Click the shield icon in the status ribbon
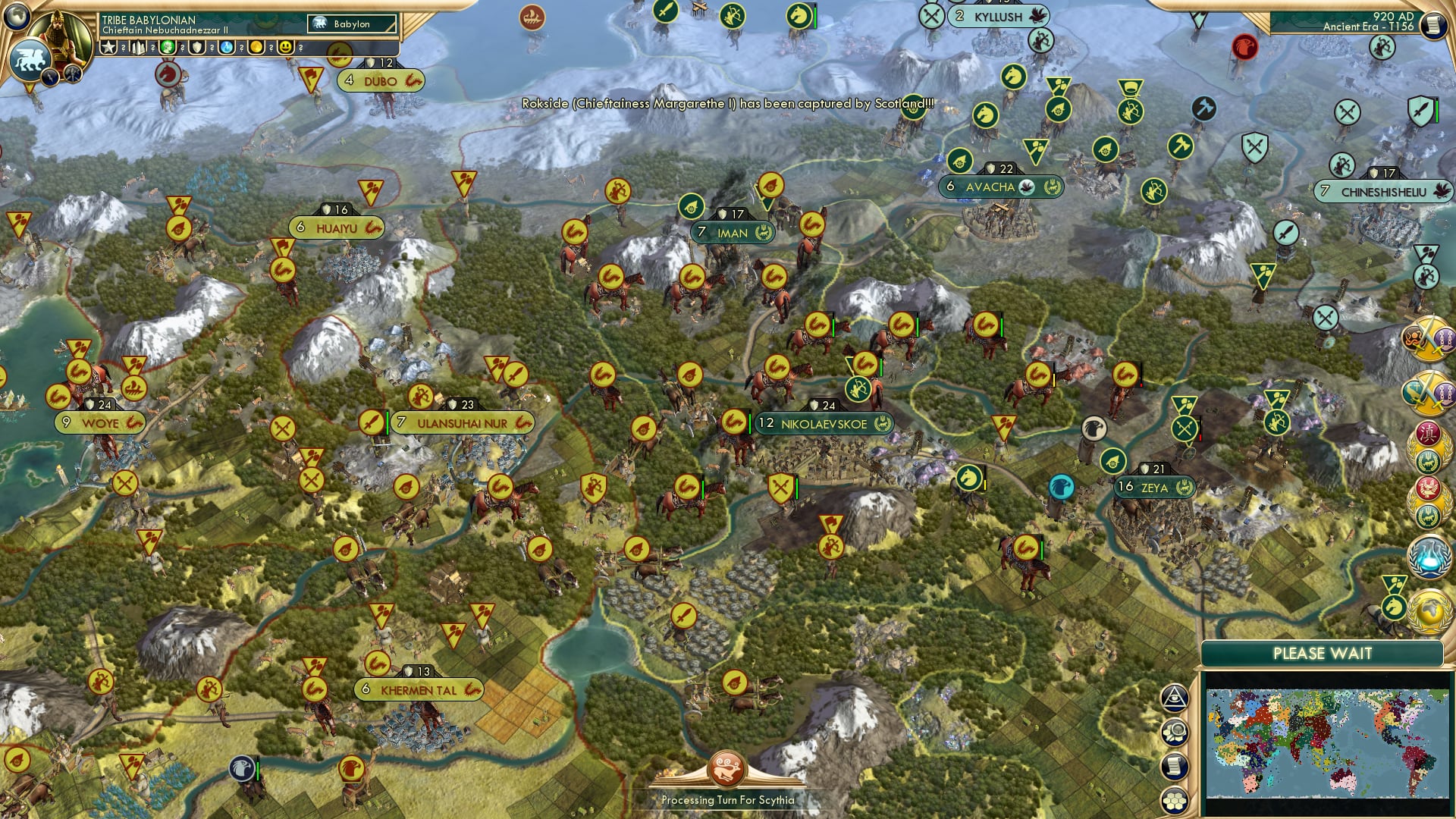The width and height of the screenshot is (1456, 819). tap(198, 47)
